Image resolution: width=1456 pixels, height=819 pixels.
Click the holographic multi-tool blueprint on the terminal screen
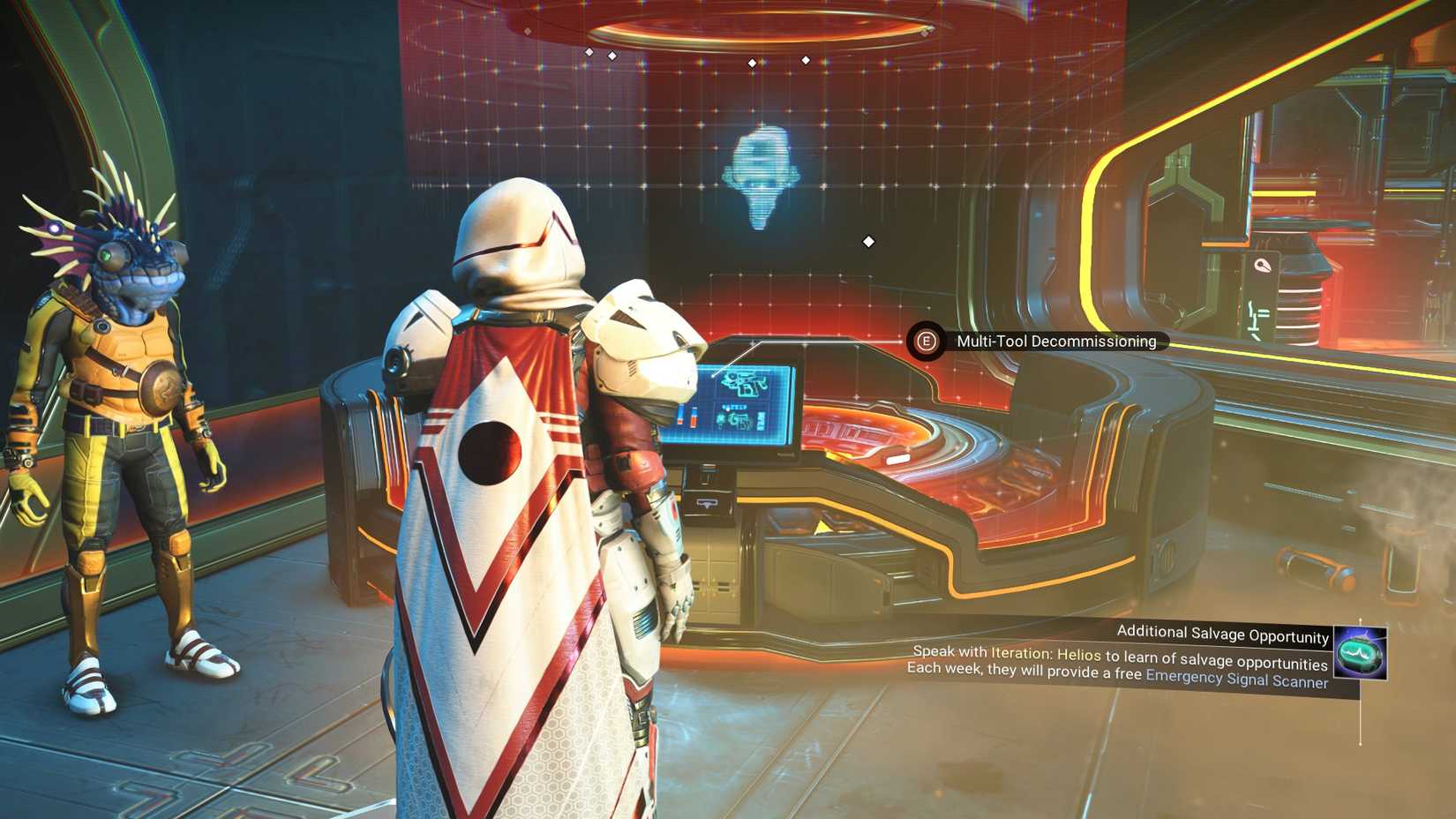(x=746, y=382)
